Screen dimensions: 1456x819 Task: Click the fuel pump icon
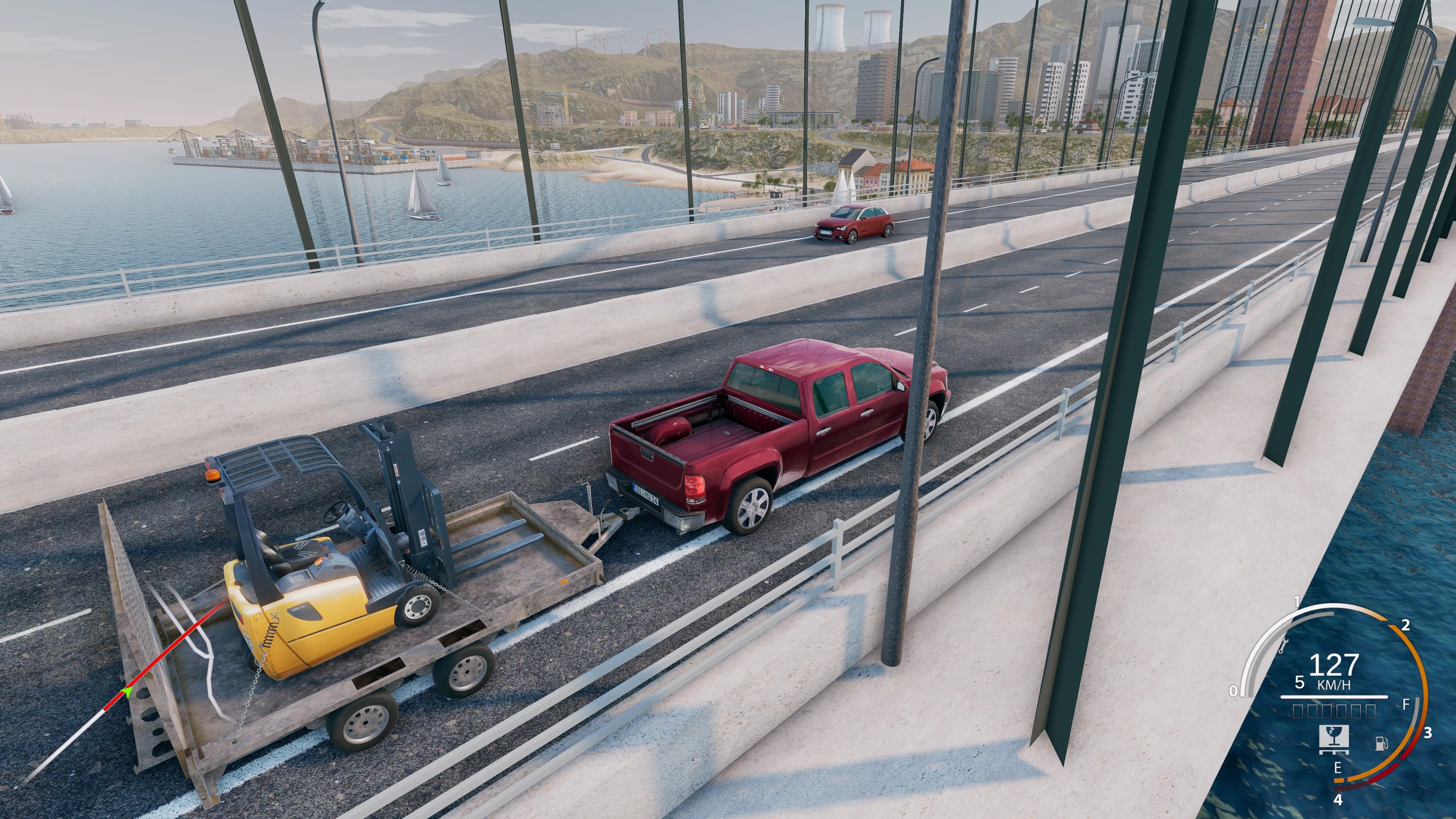click(1381, 744)
